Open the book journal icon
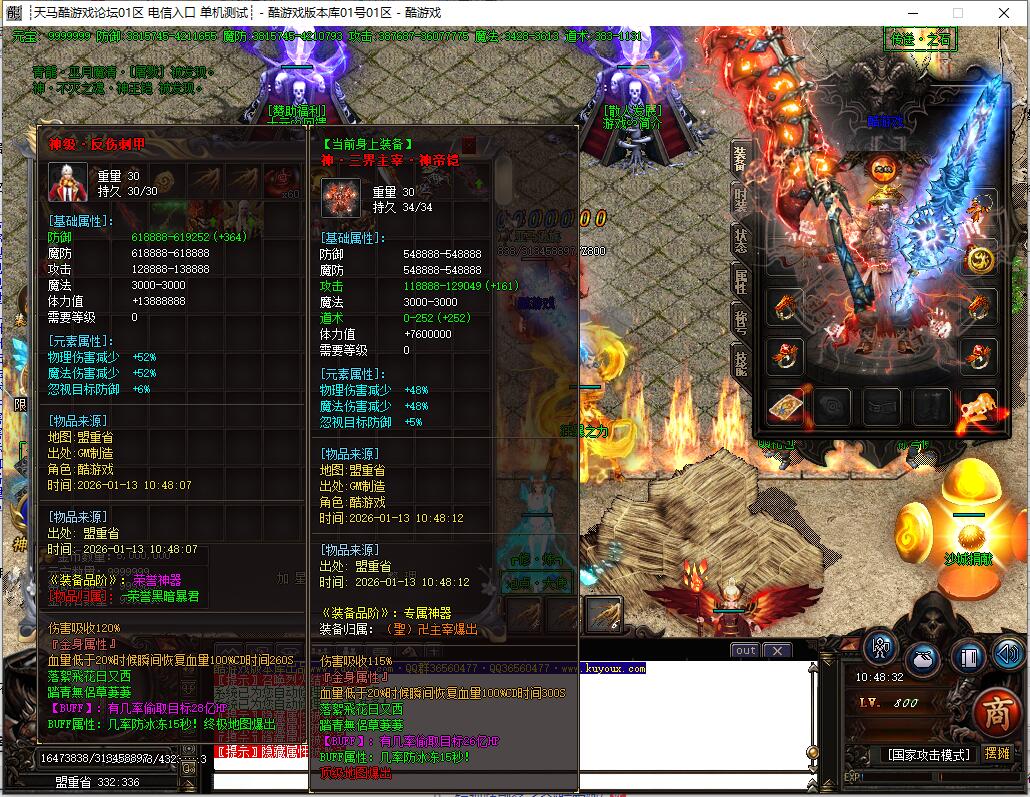Viewport: 1030px width, 797px height. pyautogui.click(x=967, y=658)
